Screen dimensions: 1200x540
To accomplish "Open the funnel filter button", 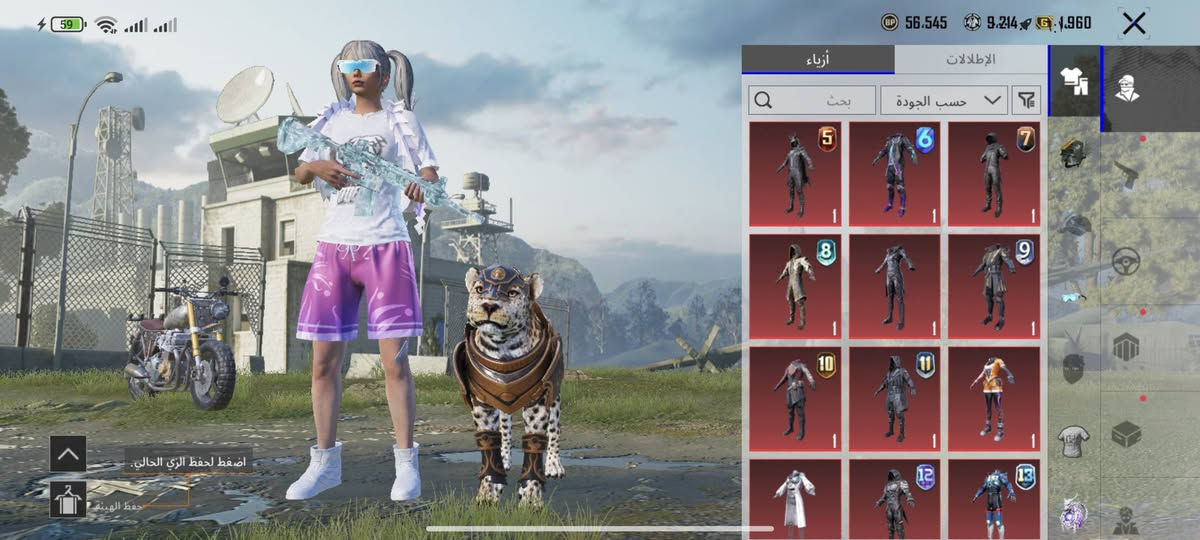I will 1026,100.
